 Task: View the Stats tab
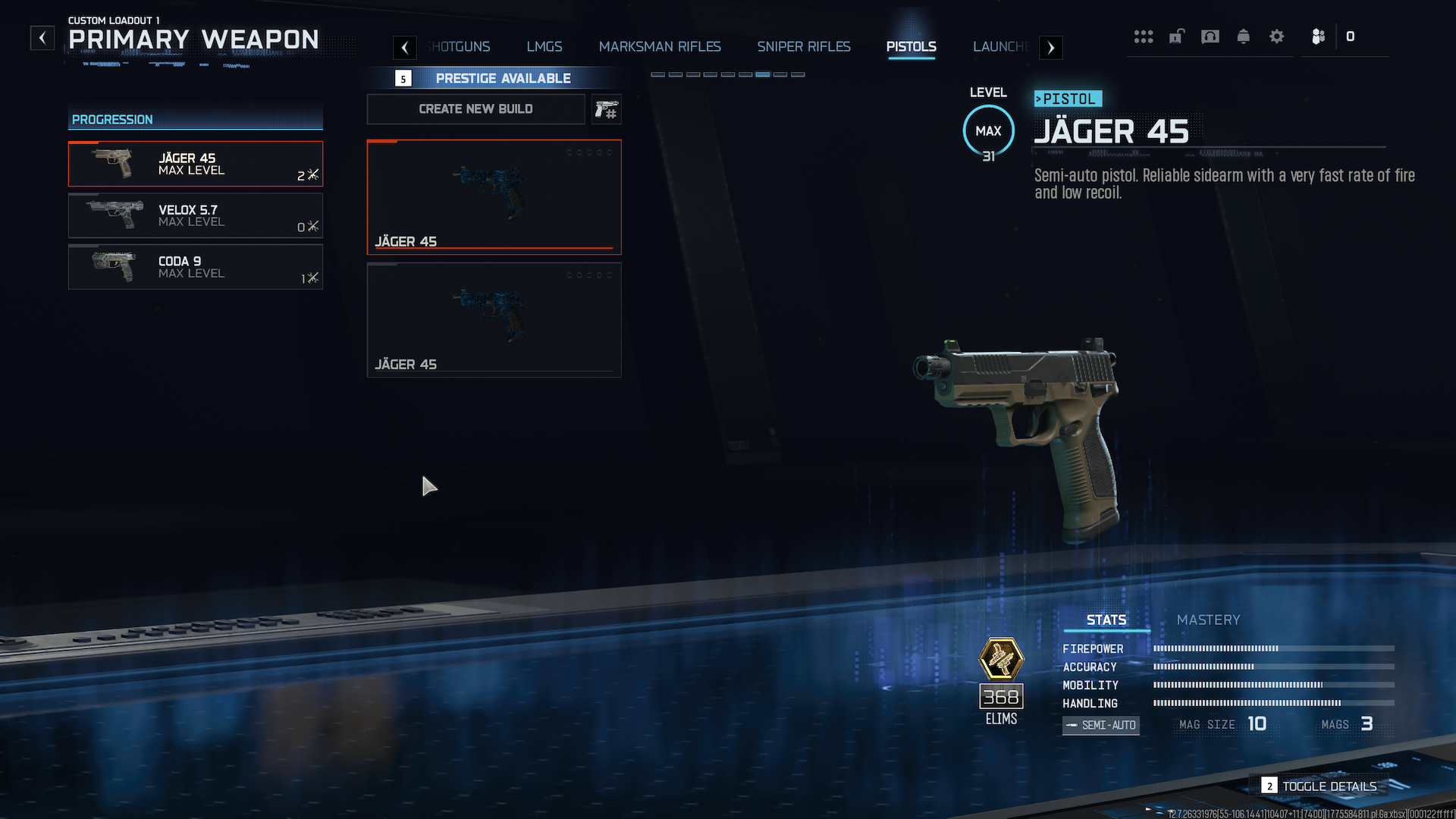pos(1106,620)
